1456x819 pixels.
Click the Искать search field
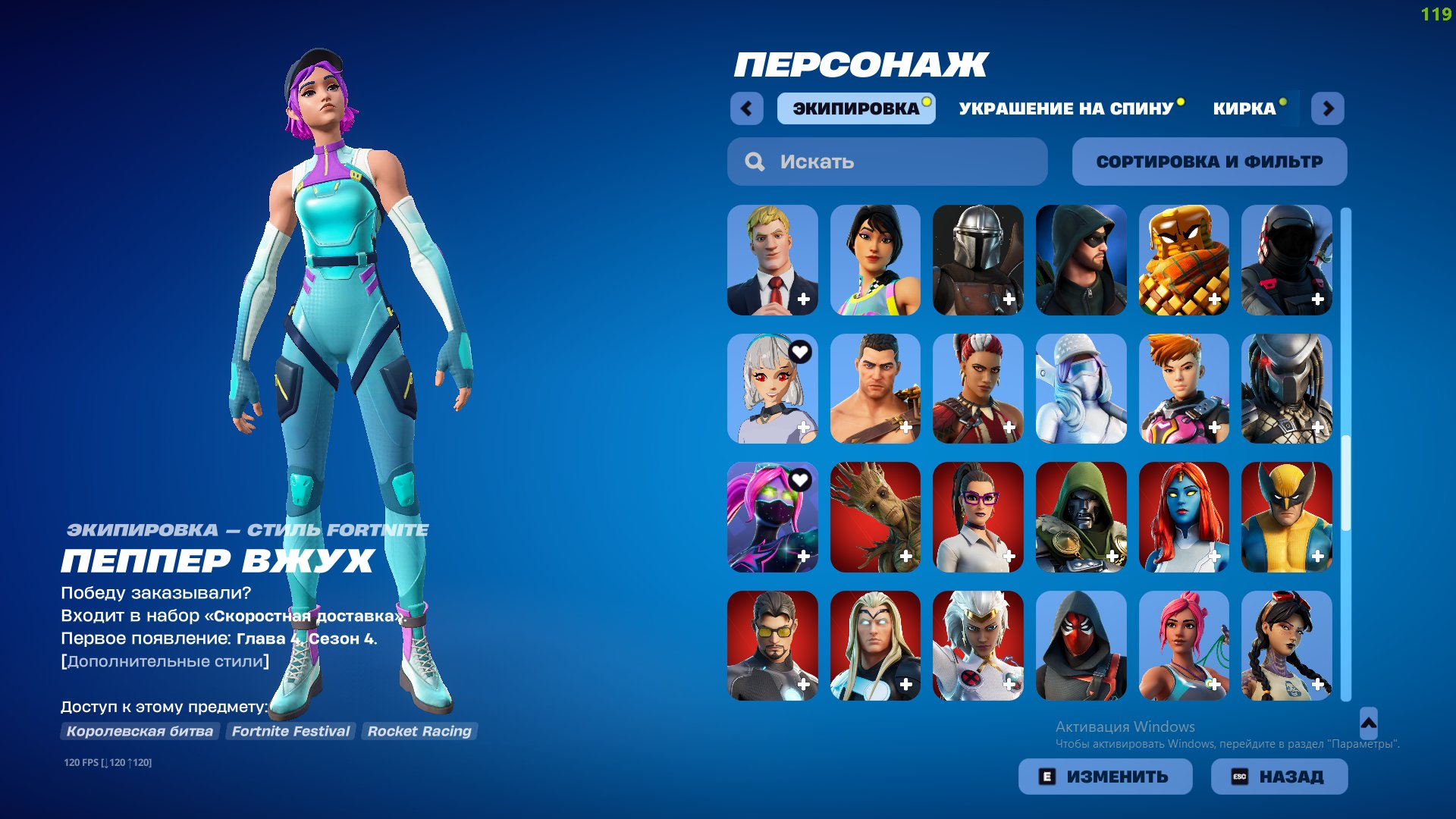(x=886, y=161)
